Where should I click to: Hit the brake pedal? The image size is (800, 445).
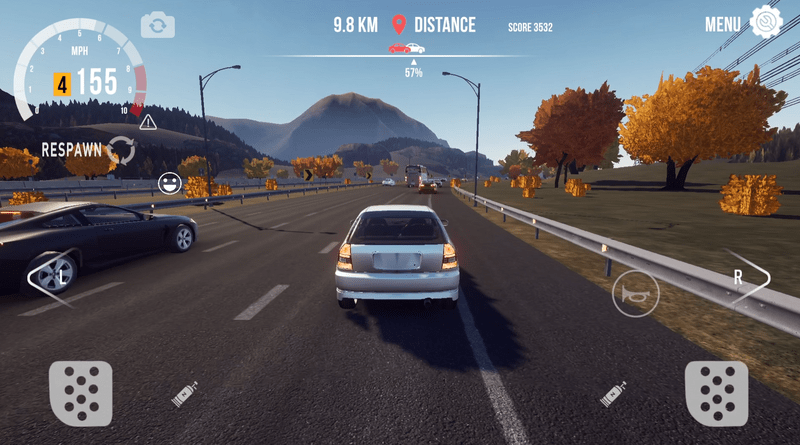click(x=80, y=393)
